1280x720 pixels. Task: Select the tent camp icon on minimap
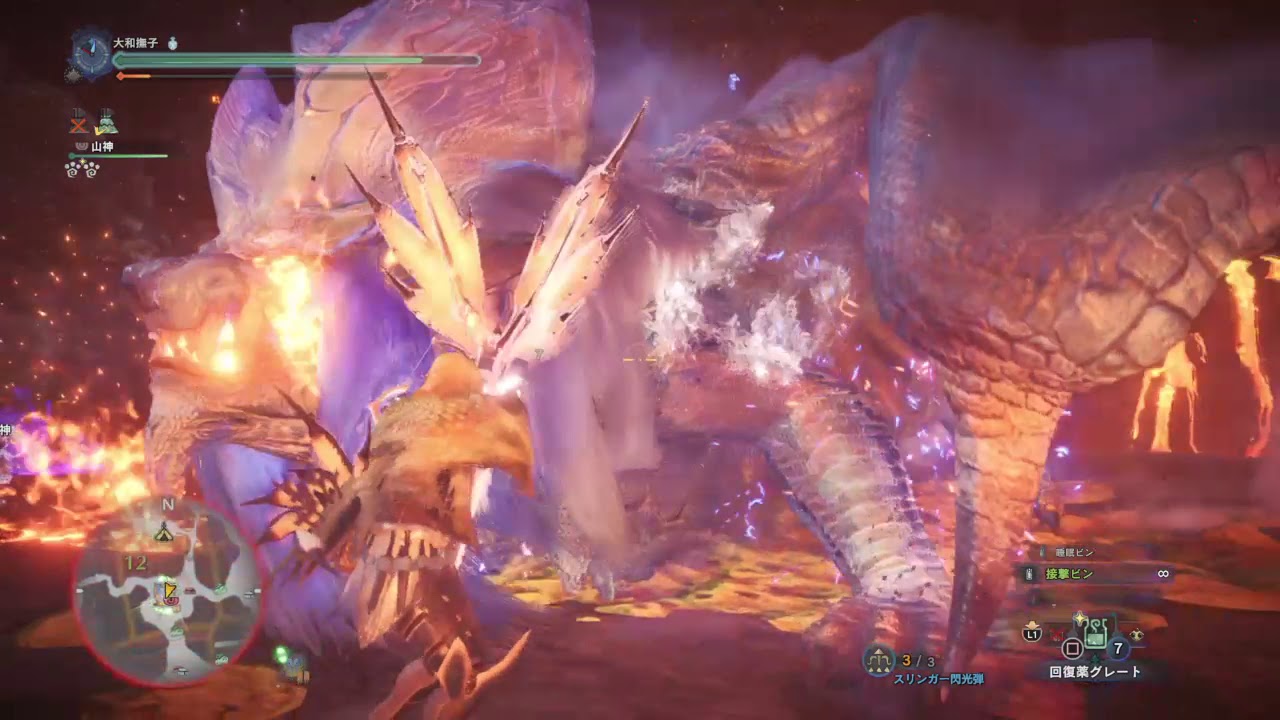(164, 534)
